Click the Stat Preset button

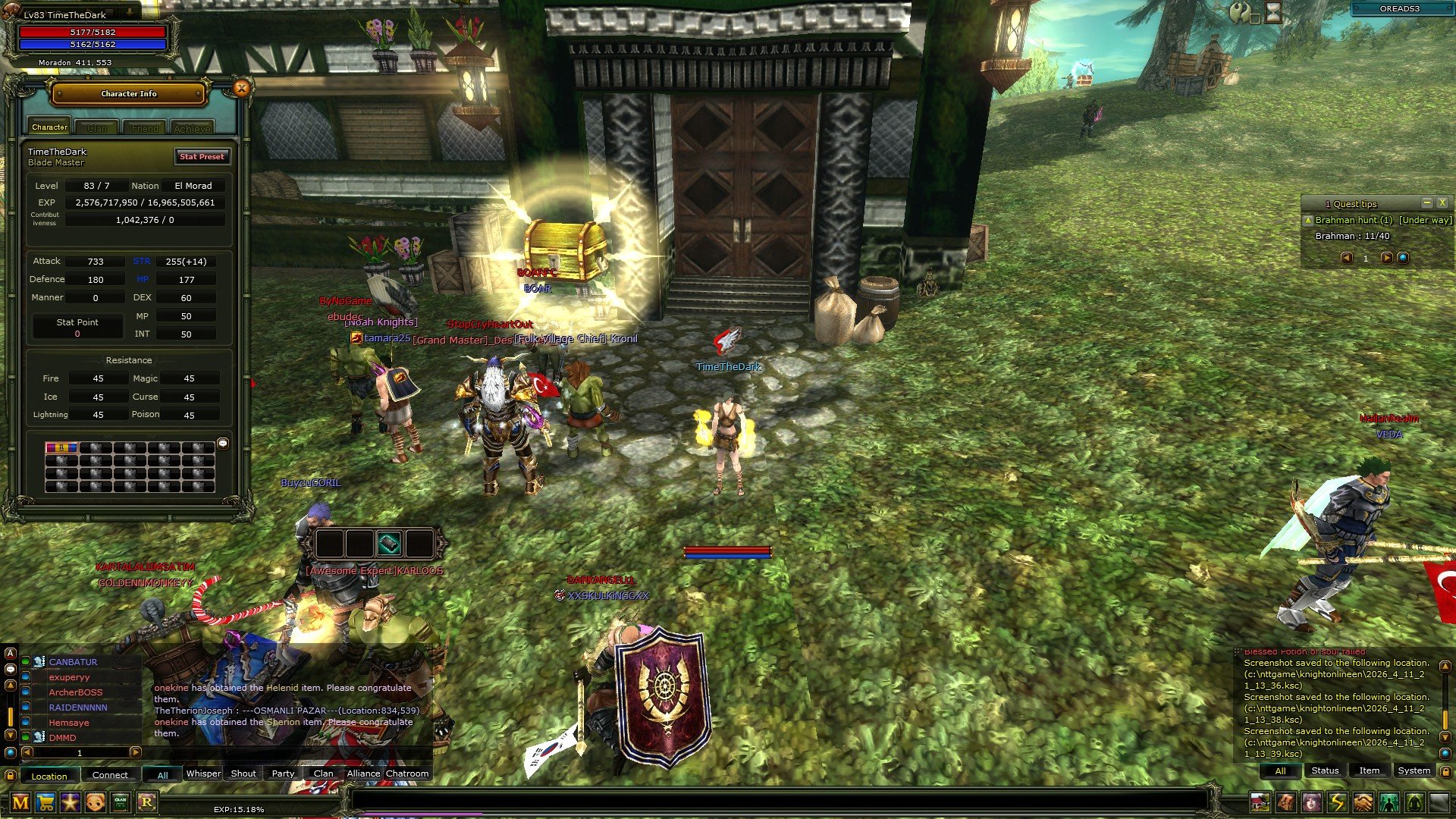pyautogui.click(x=202, y=156)
